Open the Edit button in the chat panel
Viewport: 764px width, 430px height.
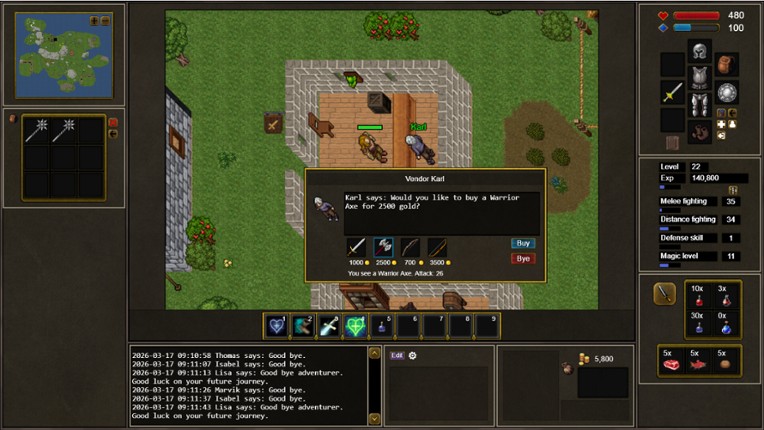tap(397, 355)
